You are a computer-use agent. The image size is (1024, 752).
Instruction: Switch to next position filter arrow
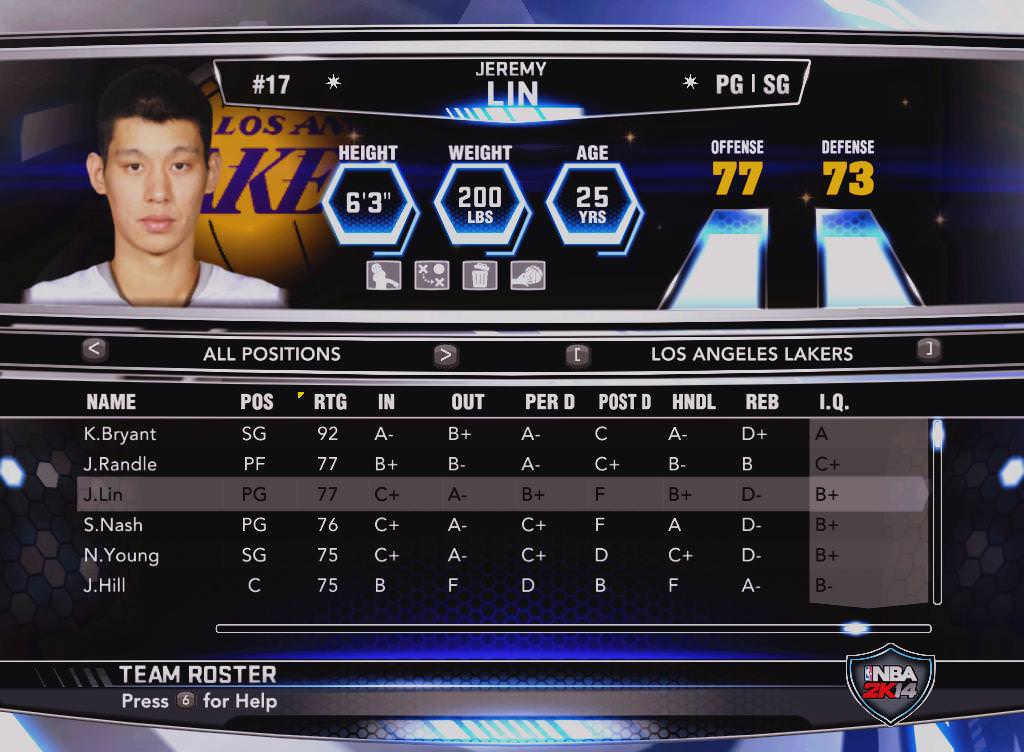pos(446,354)
